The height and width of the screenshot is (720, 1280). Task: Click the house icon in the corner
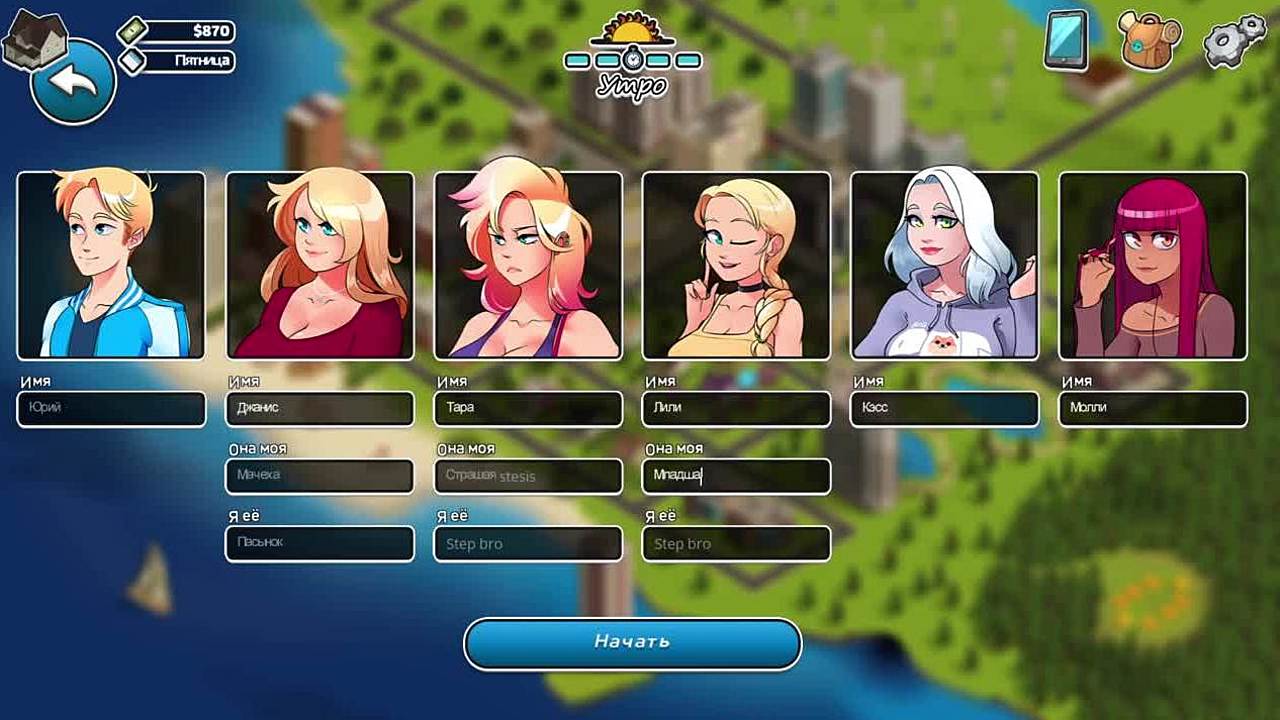click(33, 38)
